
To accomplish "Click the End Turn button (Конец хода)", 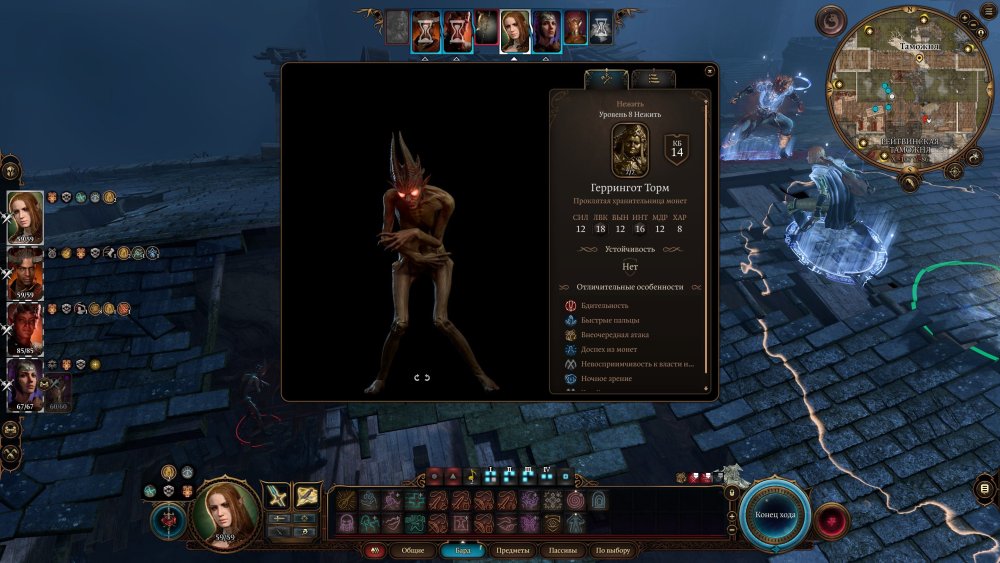I will click(x=774, y=516).
